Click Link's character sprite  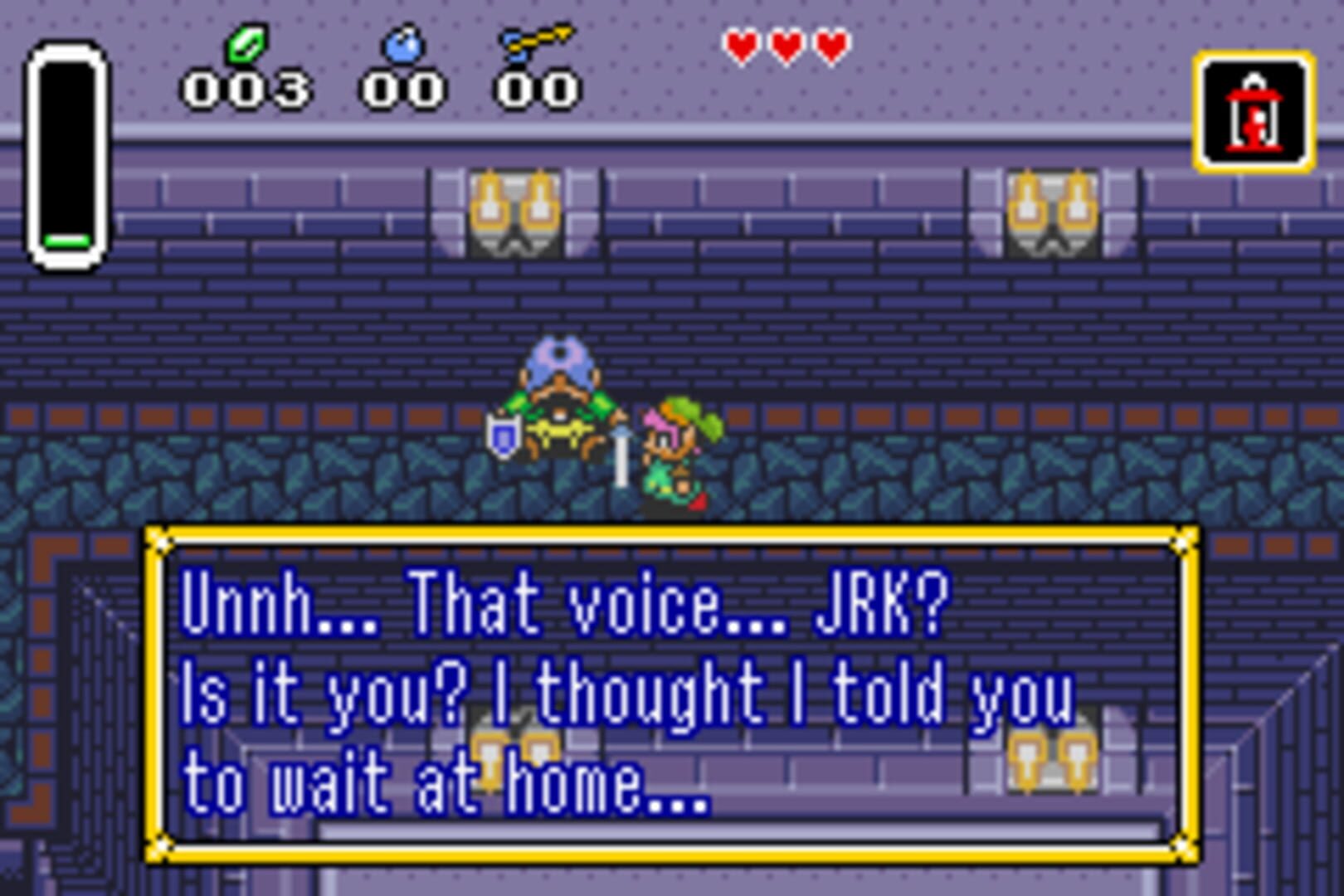point(676,452)
